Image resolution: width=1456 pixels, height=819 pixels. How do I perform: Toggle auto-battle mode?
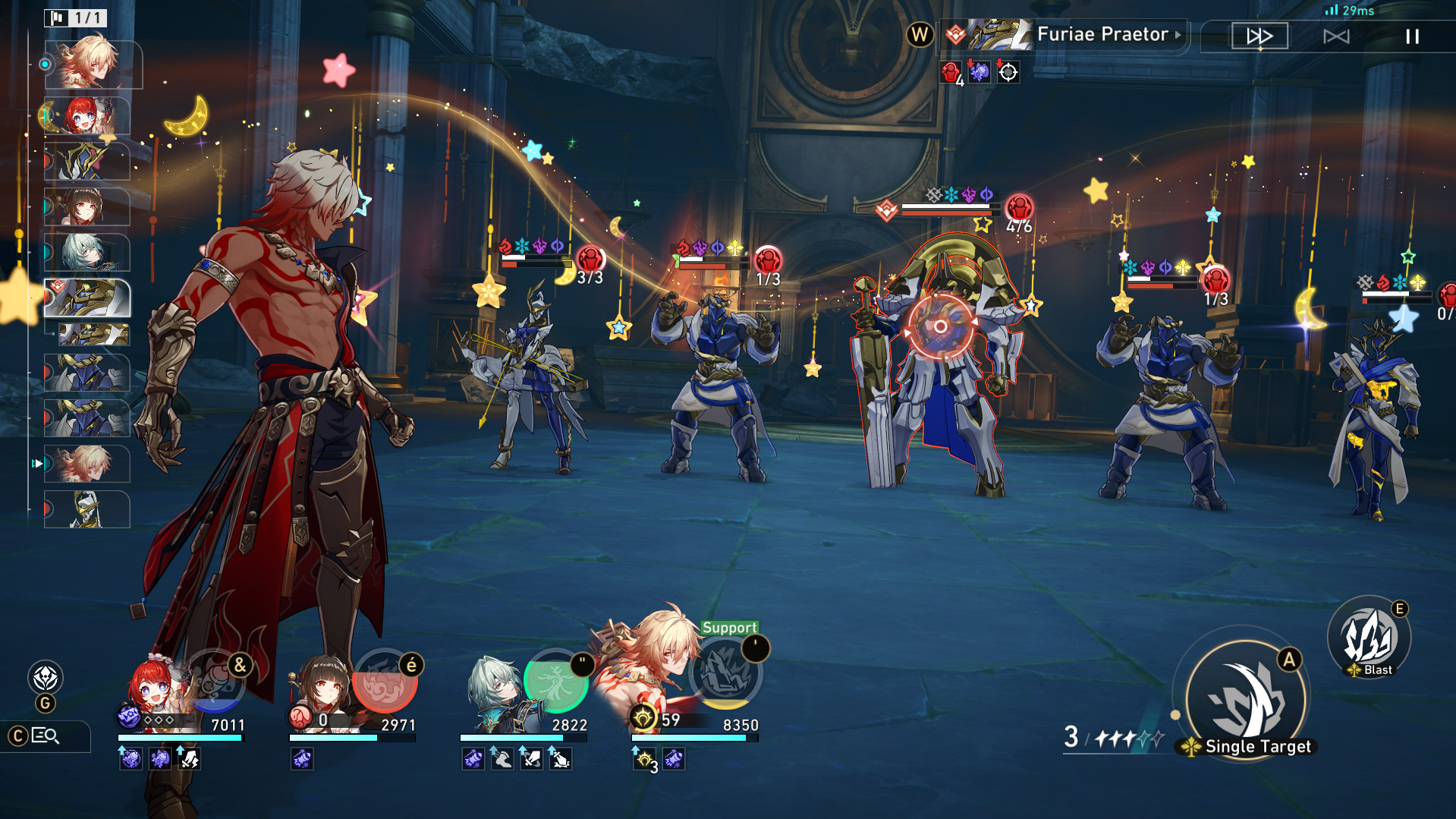tap(1336, 36)
